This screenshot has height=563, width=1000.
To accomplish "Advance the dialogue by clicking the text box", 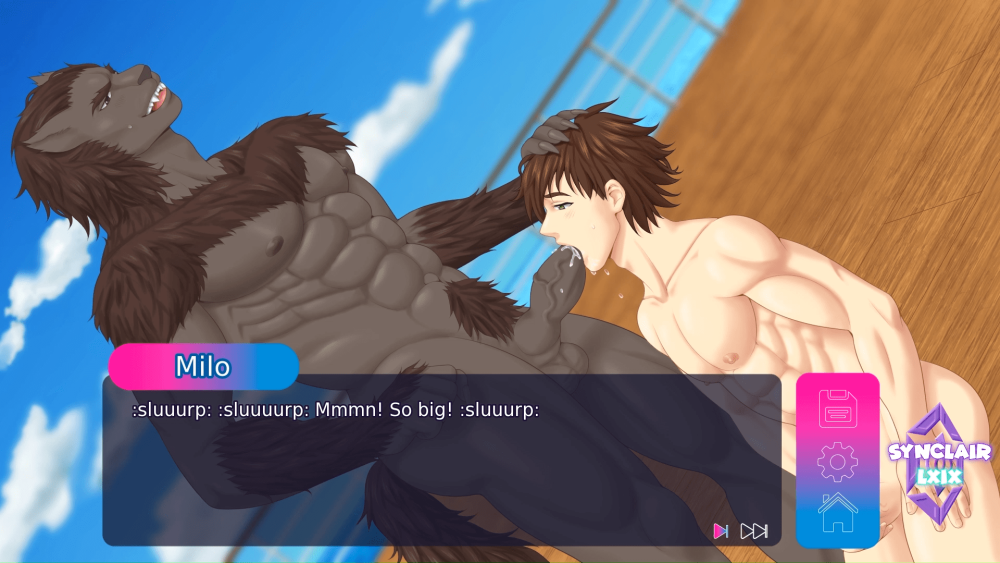I will [x=440, y=470].
